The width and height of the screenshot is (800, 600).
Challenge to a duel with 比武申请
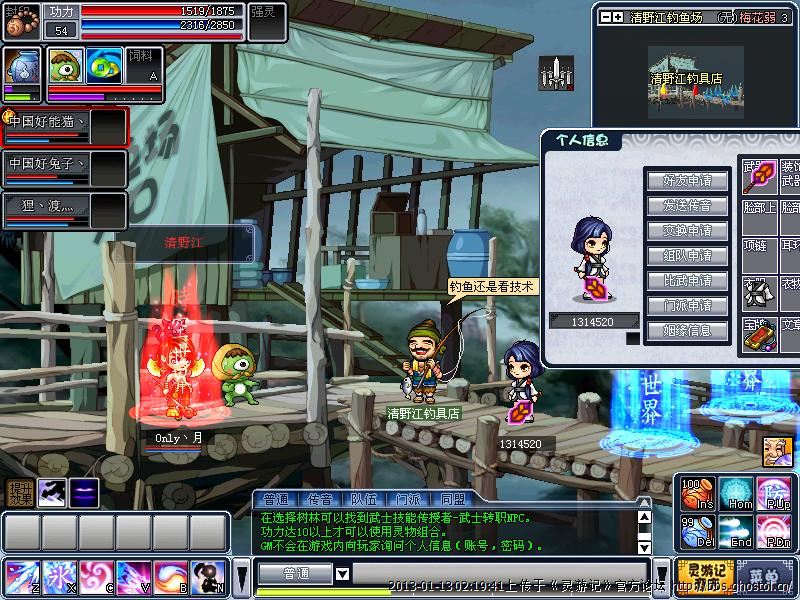point(688,281)
